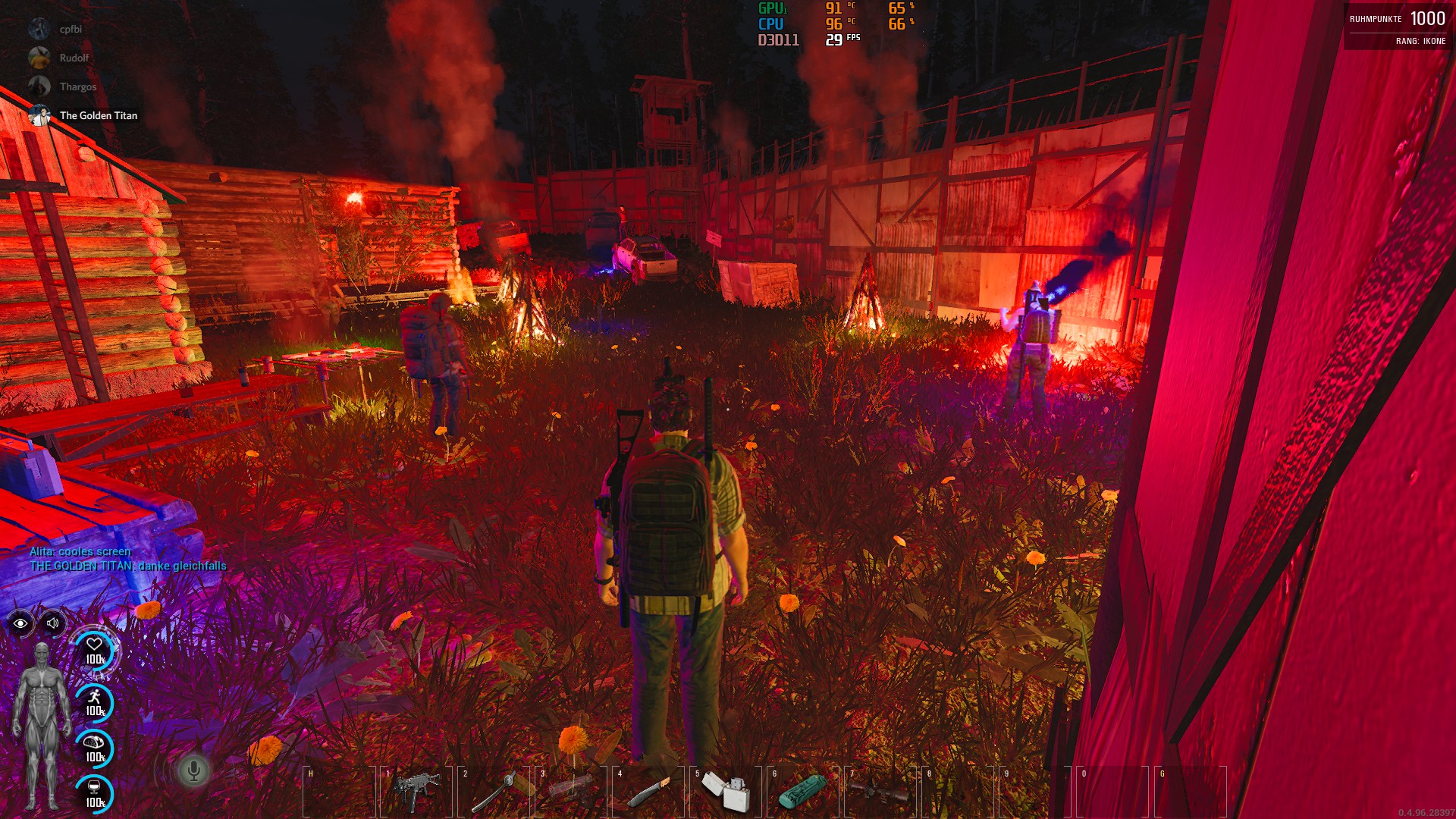The image size is (1456, 819).
Task: Select squad member Rudolf
Action: tap(74, 58)
